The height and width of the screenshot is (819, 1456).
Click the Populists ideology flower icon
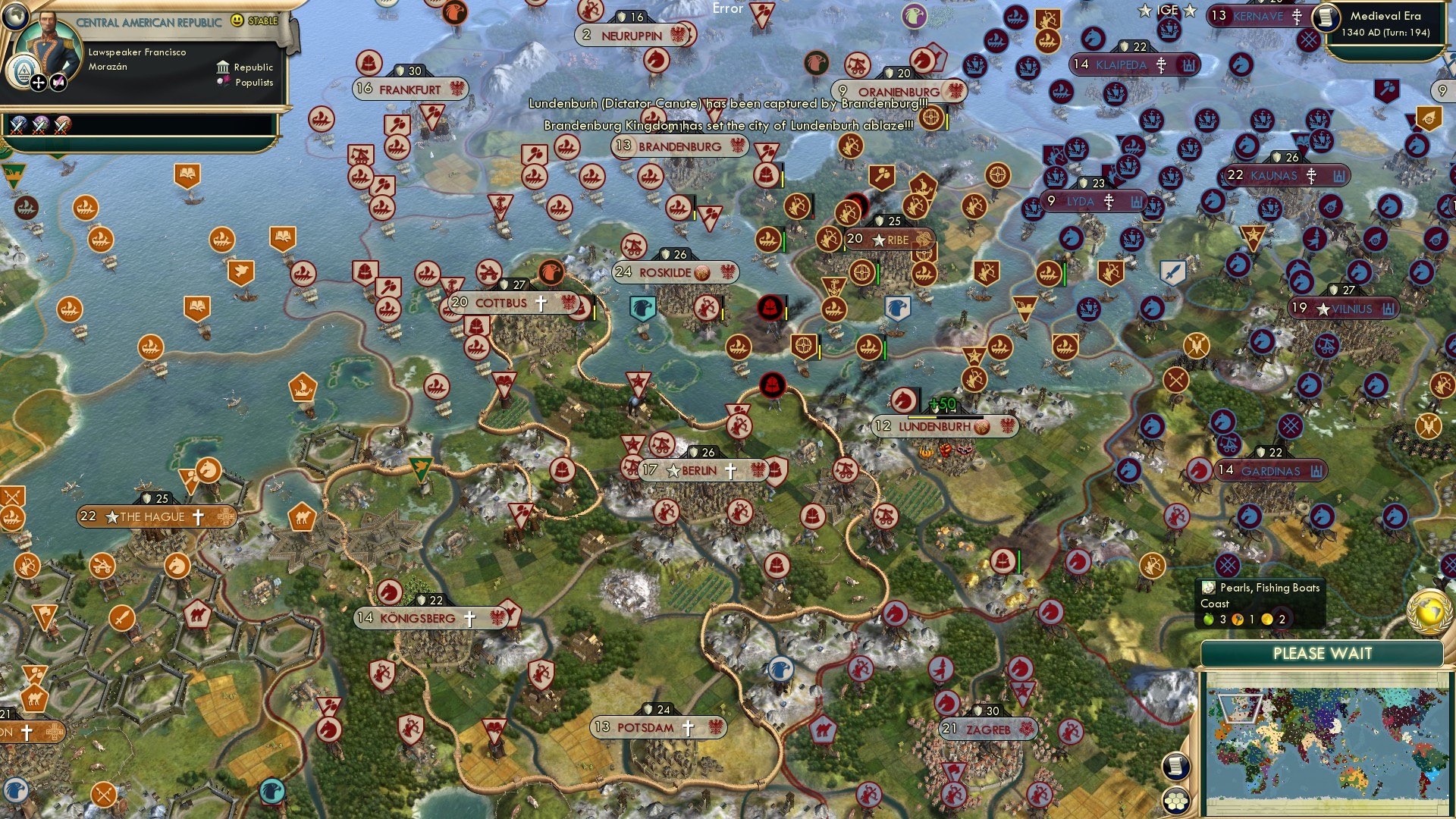(223, 82)
